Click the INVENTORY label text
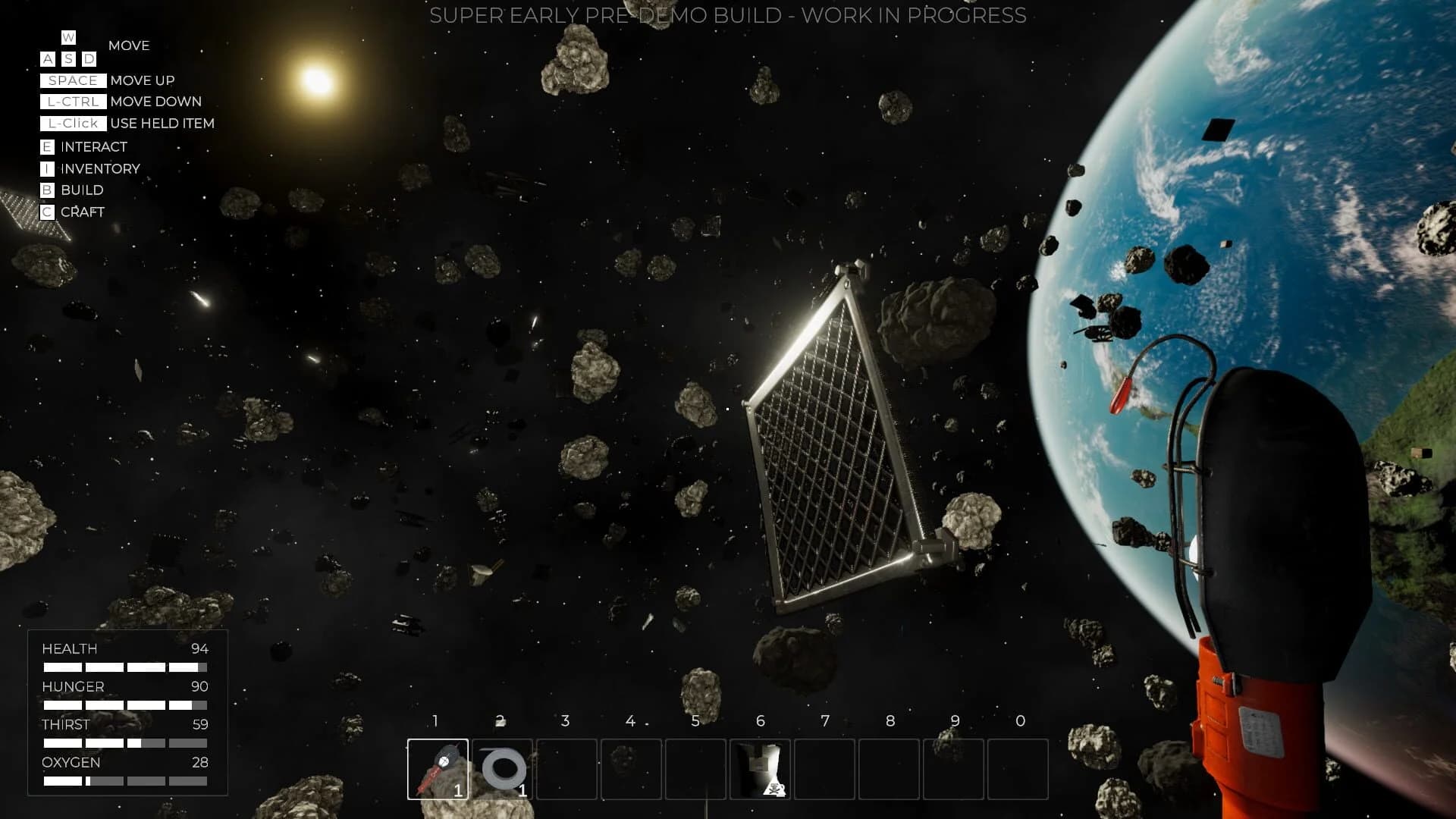The width and height of the screenshot is (1456, 819). [99, 168]
